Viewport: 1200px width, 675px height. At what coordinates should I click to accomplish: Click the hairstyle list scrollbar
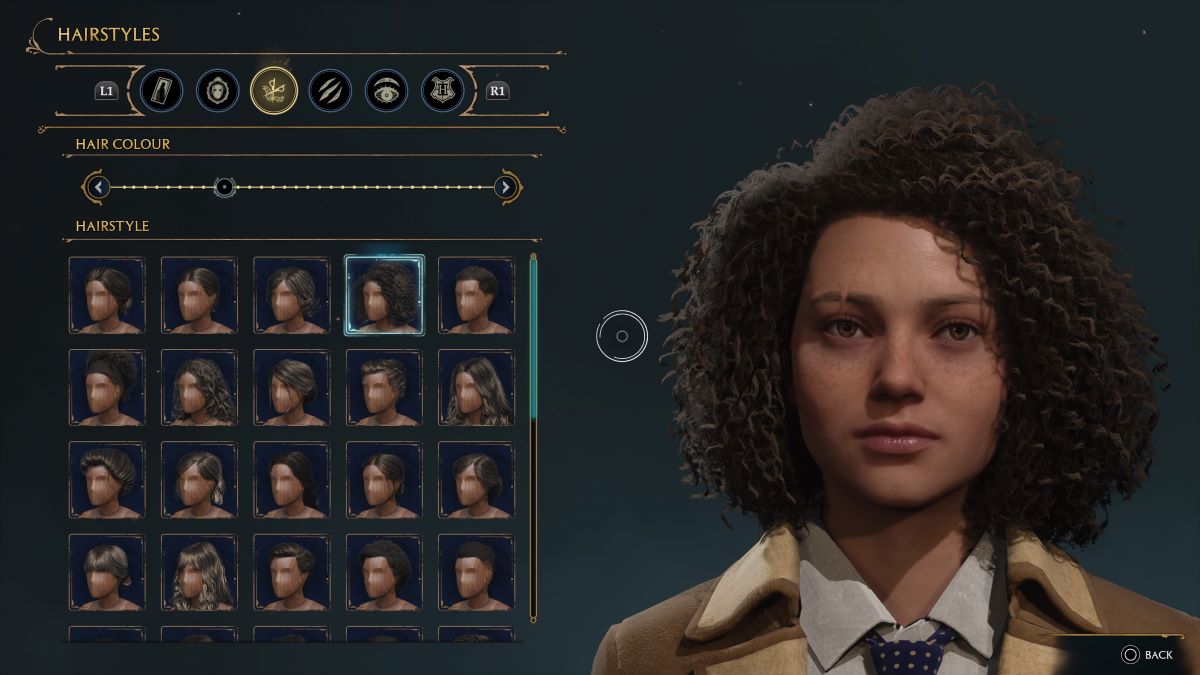(533, 340)
